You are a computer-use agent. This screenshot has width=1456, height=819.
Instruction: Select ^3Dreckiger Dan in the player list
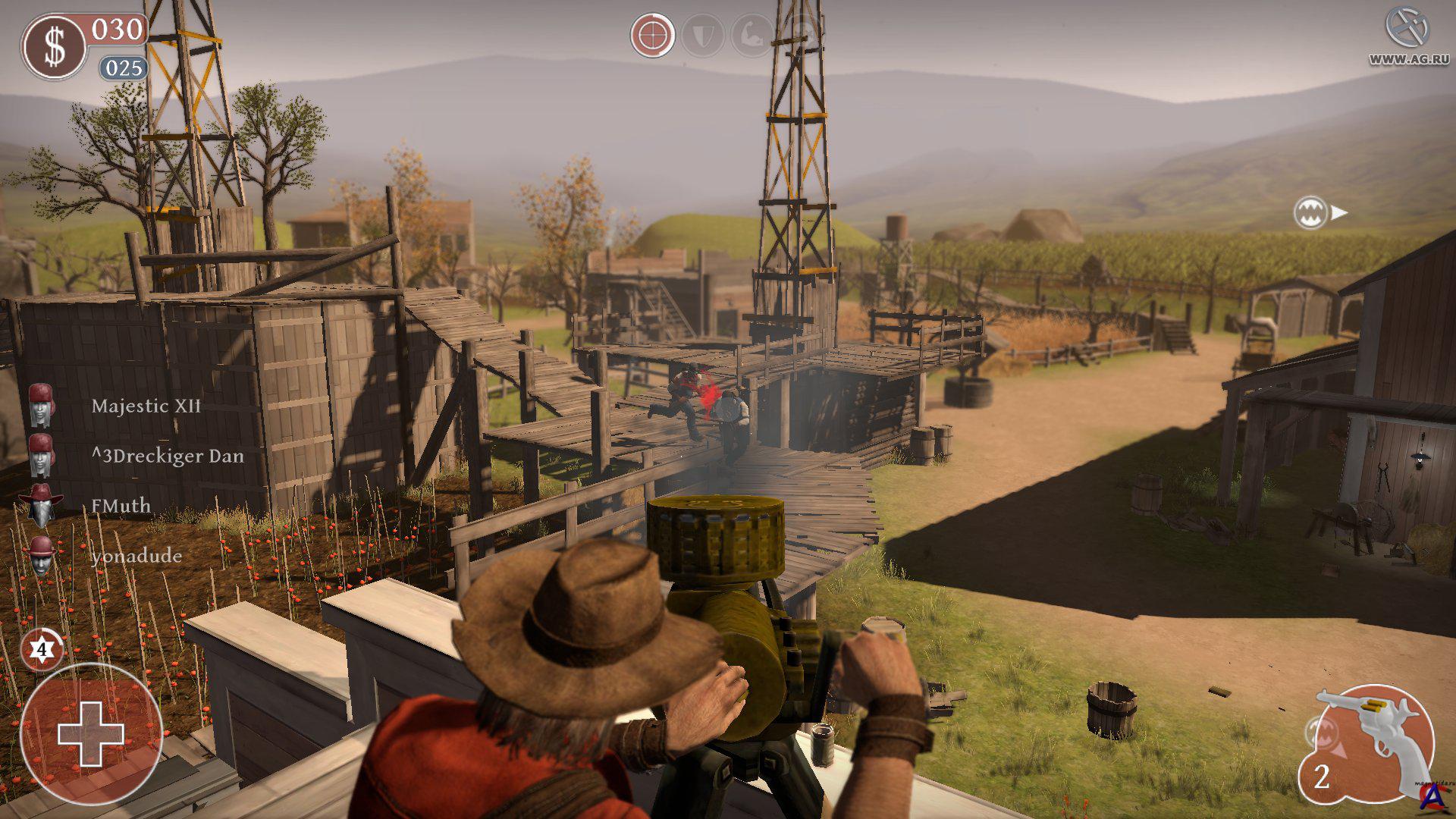click(x=167, y=457)
